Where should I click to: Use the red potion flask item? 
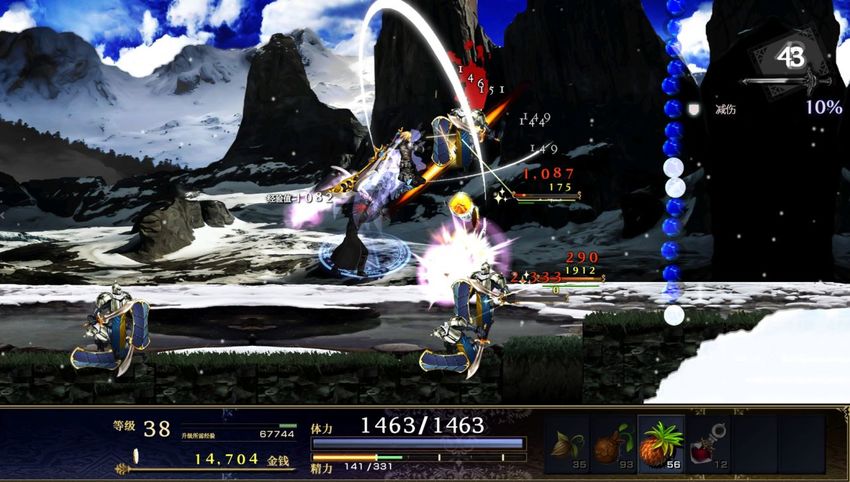pyautogui.click(x=708, y=443)
